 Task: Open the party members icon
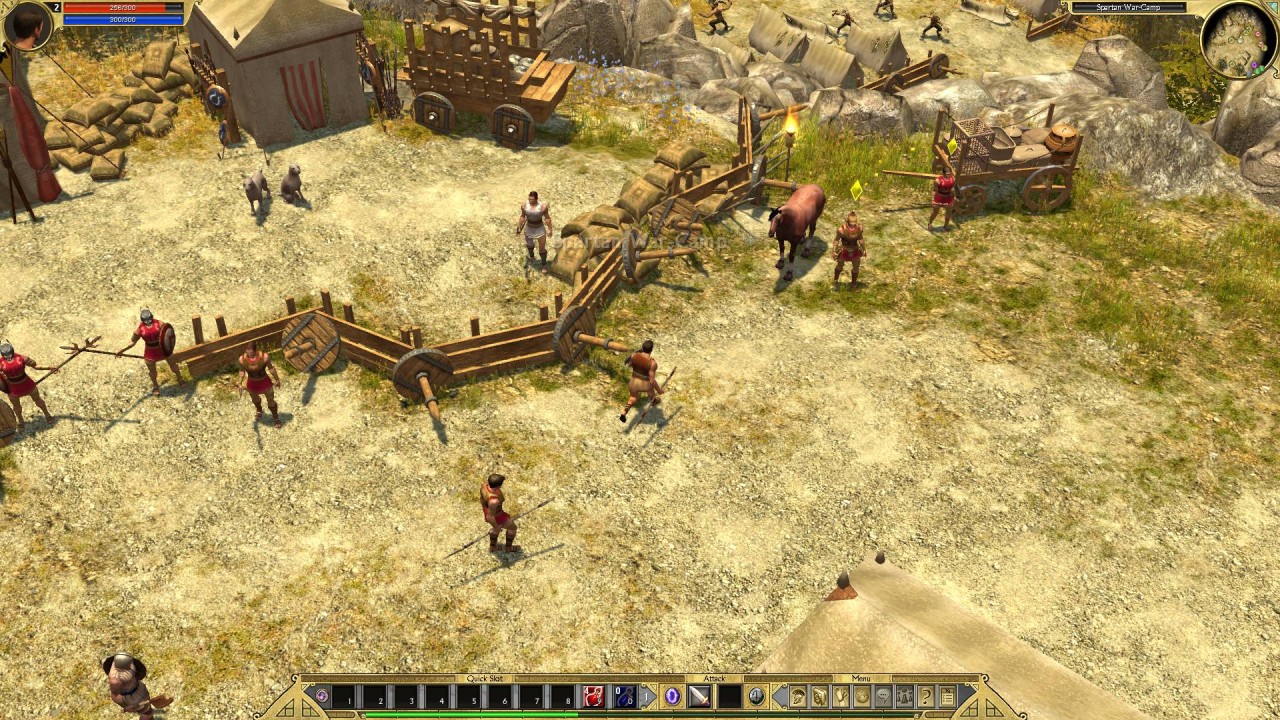(904, 696)
